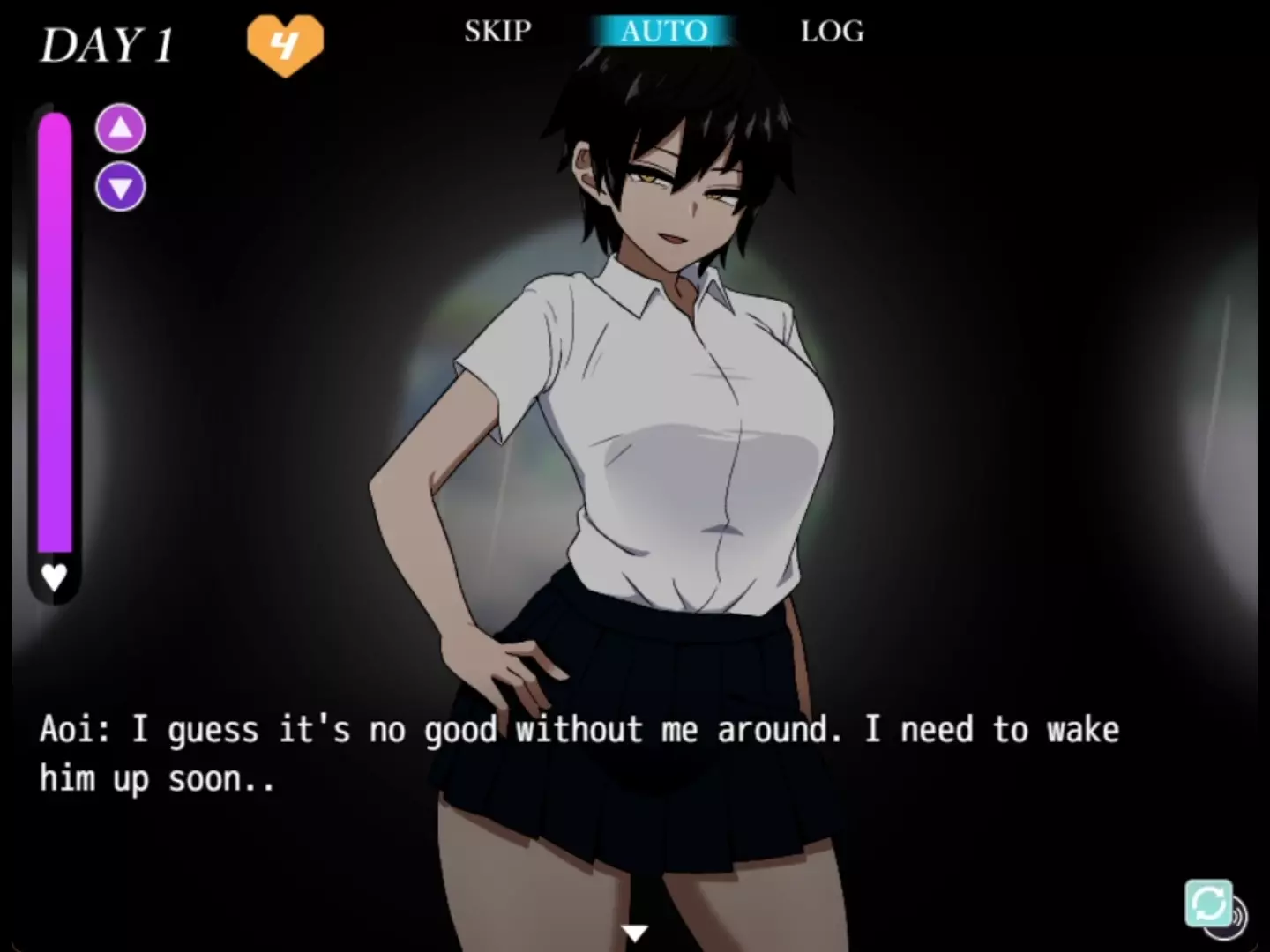Open the dialogue LOG
The width and height of the screenshot is (1270, 952).
832,32
